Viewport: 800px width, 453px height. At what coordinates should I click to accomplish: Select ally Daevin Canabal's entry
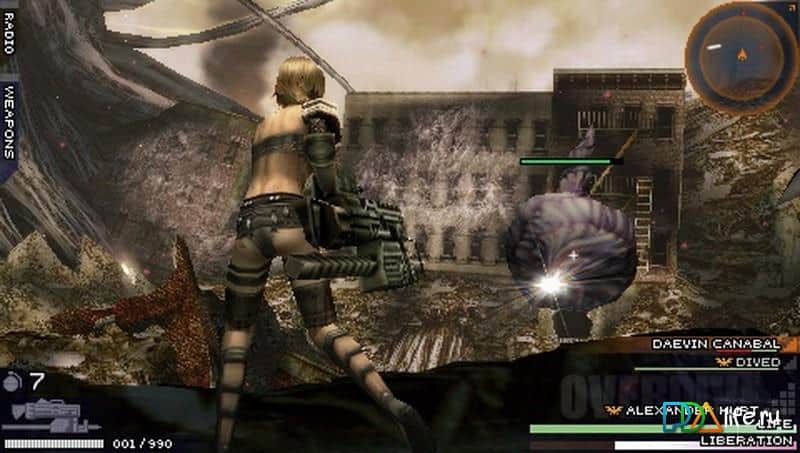pyautogui.click(x=715, y=343)
